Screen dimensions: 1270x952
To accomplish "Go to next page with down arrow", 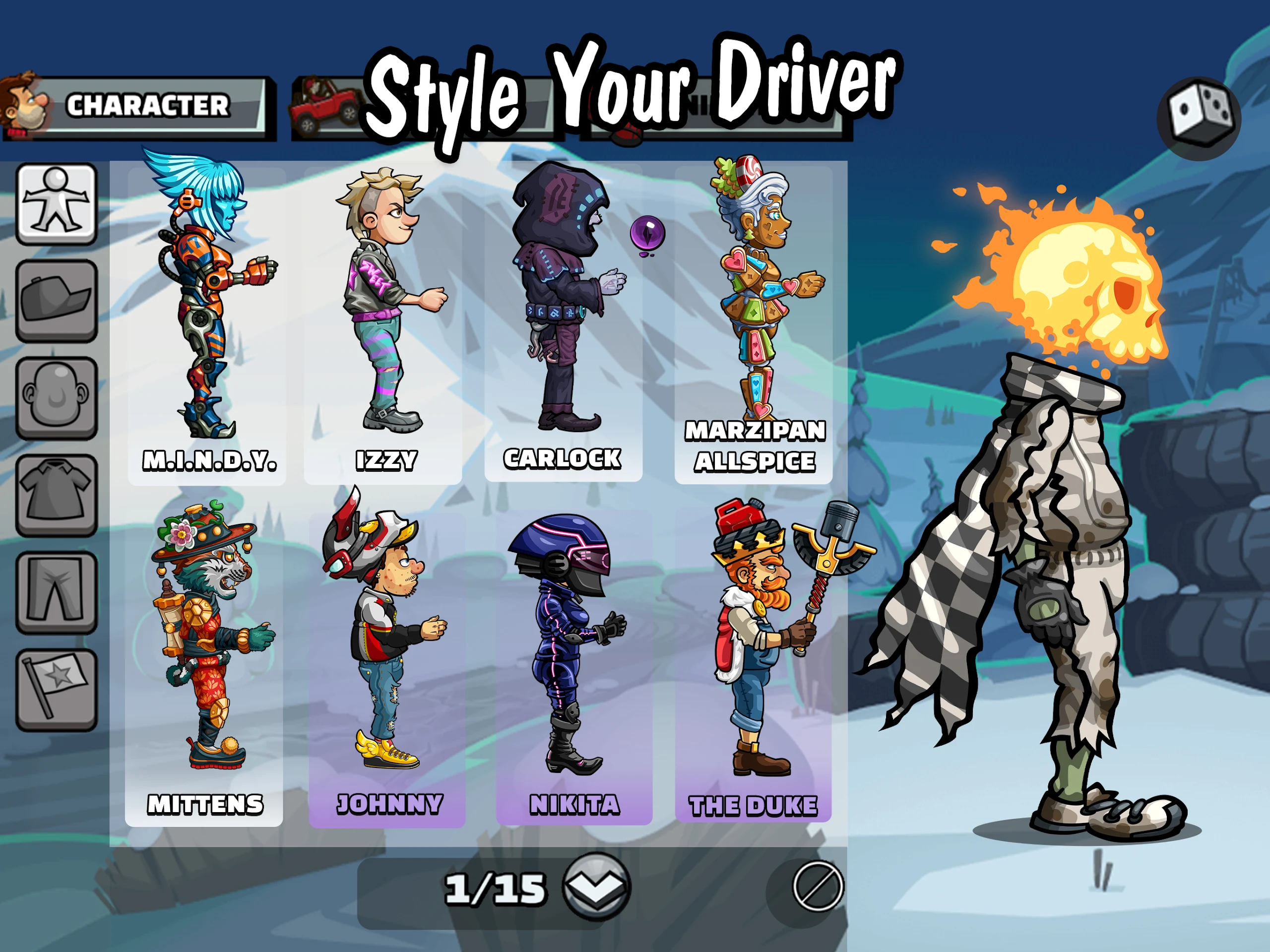I will click(x=596, y=888).
